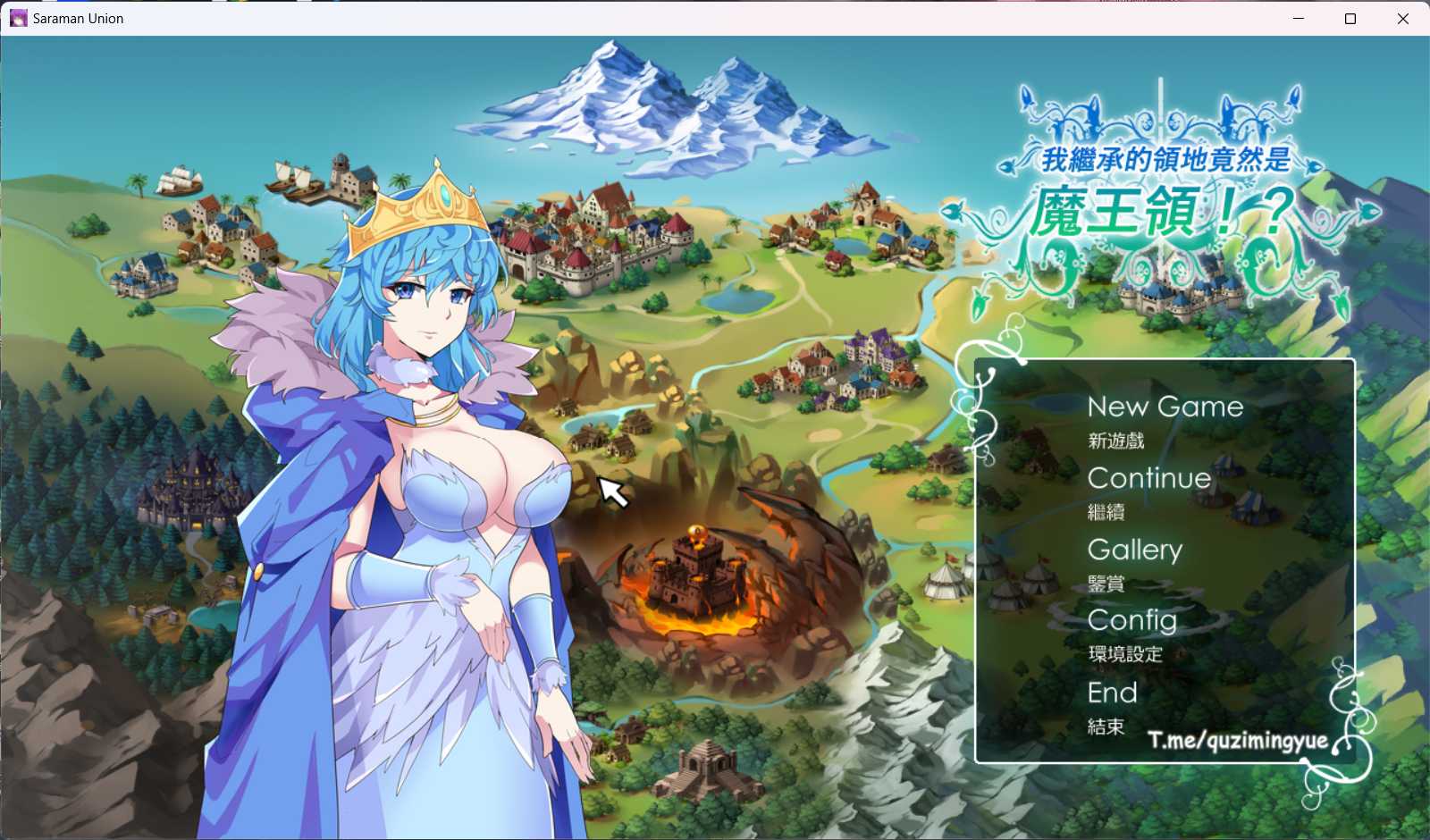Viewport: 1430px width, 840px height.
Task: Start a New Game
Action: pyautogui.click(x=1165, y=407)
